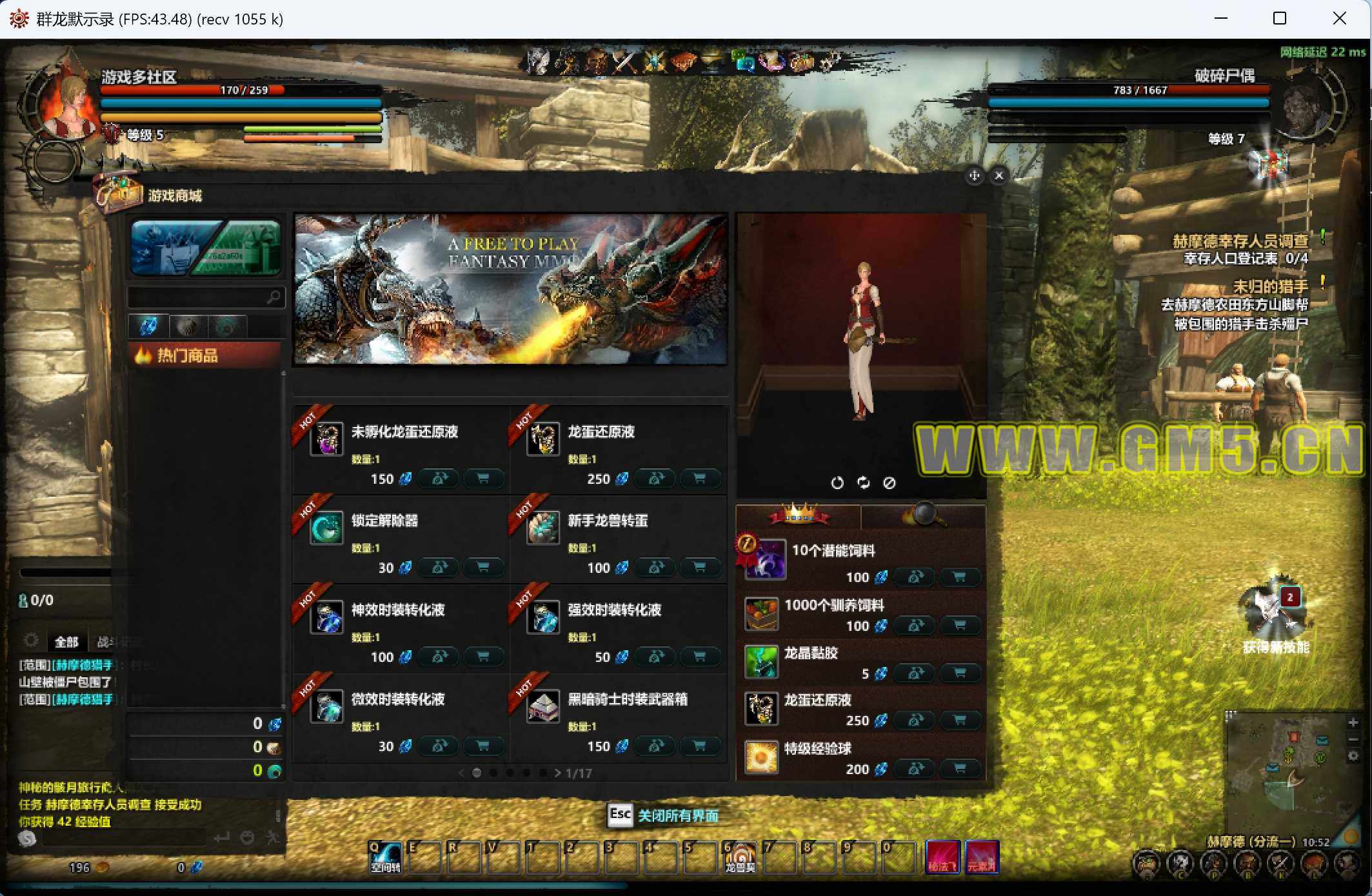Open the 赫摩德幸存人员调查 quest tracker entry

1240,241
